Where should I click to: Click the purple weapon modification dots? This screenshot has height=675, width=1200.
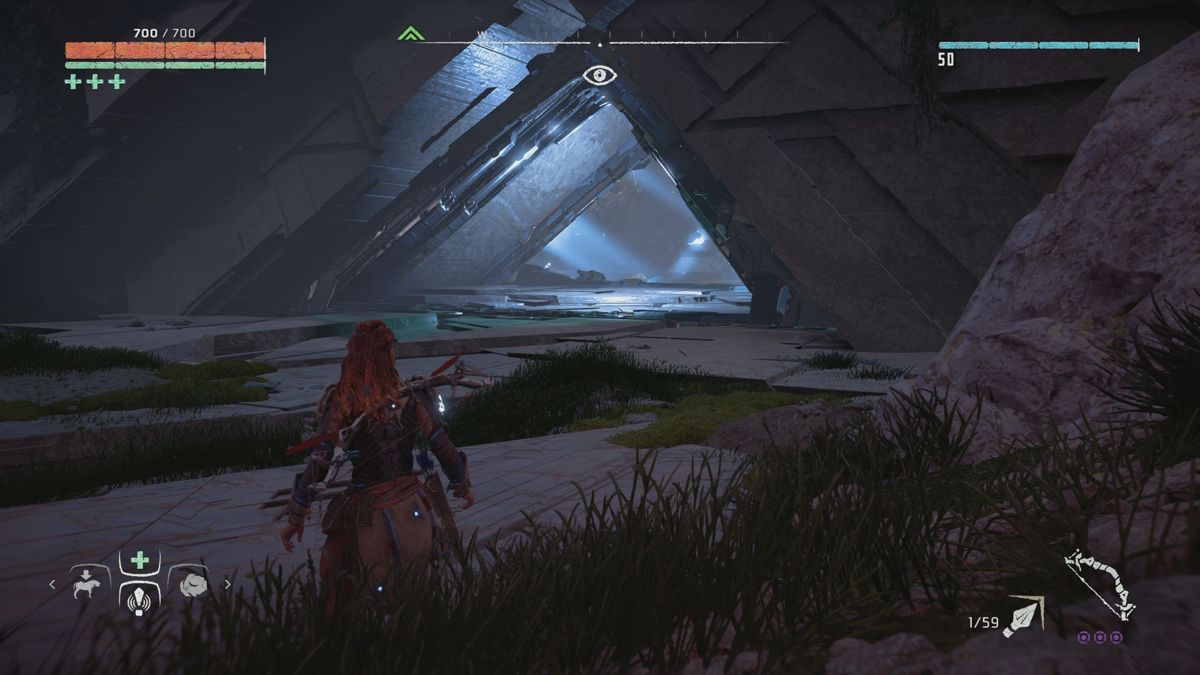[1100, 637]
